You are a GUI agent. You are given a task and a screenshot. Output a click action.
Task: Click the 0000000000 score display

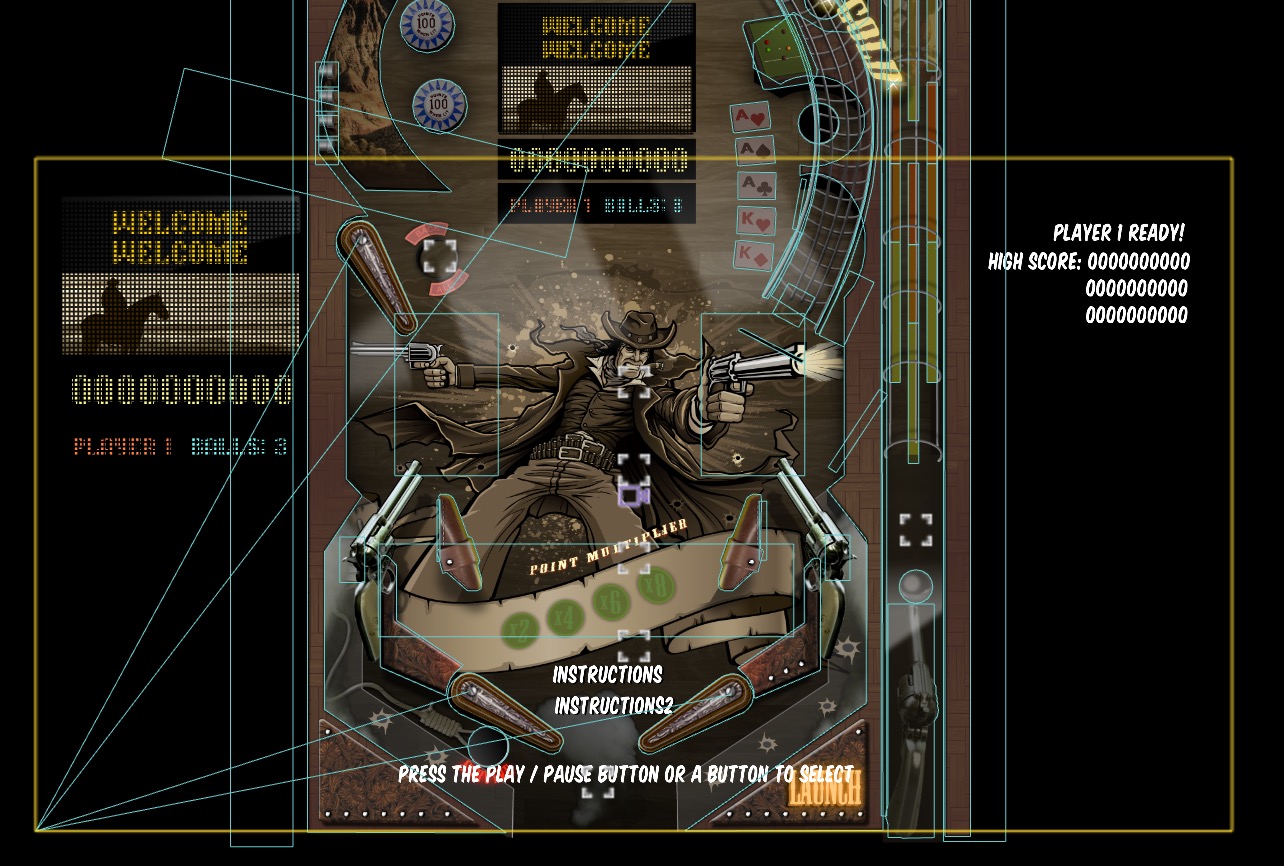(x=180, y=390)
